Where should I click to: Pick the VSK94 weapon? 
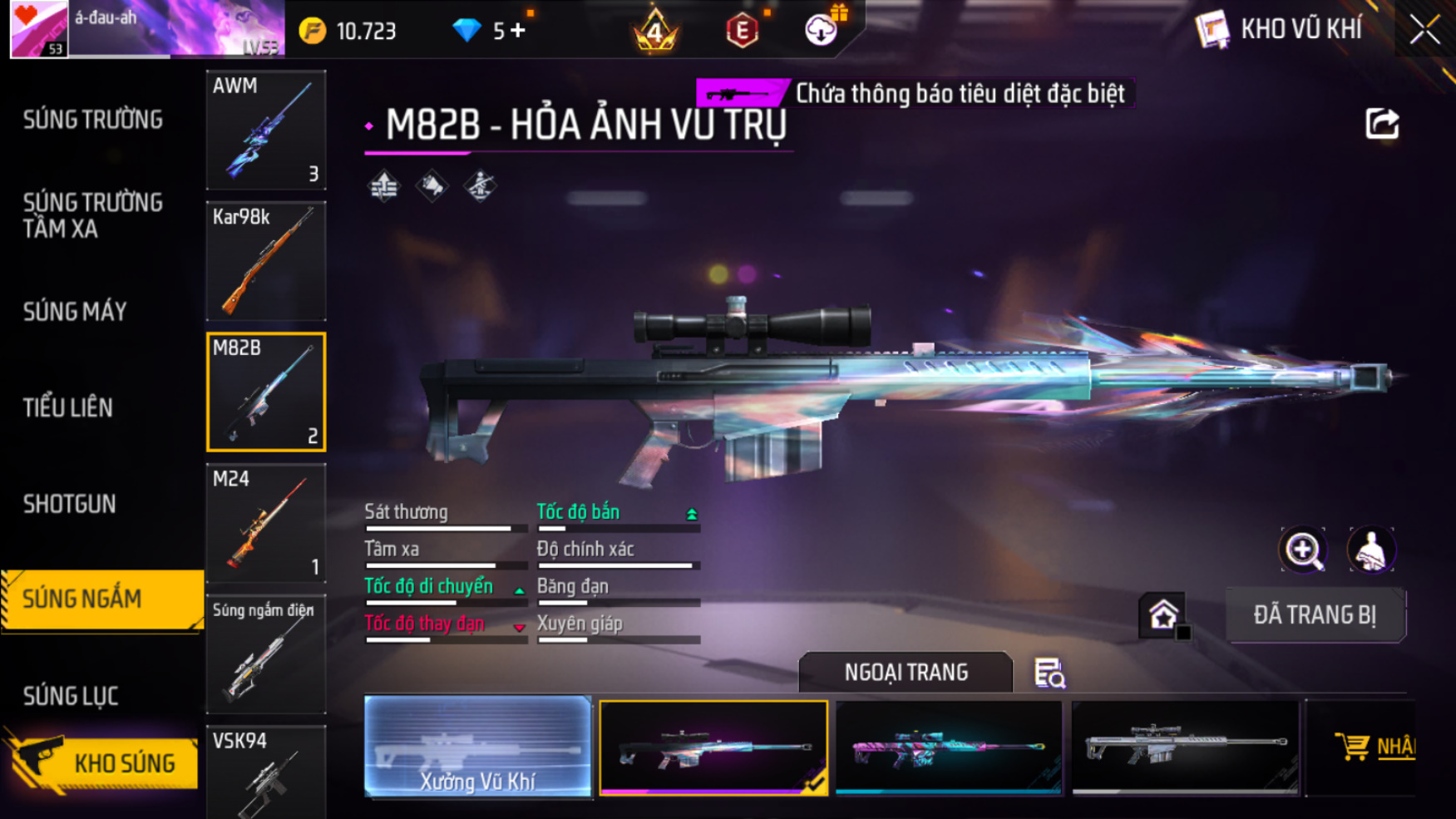click(x=266, y=772)
